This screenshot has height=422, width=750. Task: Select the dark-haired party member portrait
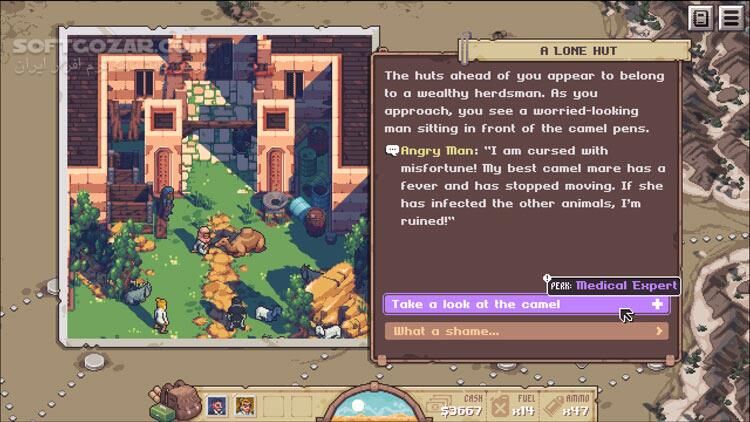(217, 405)
